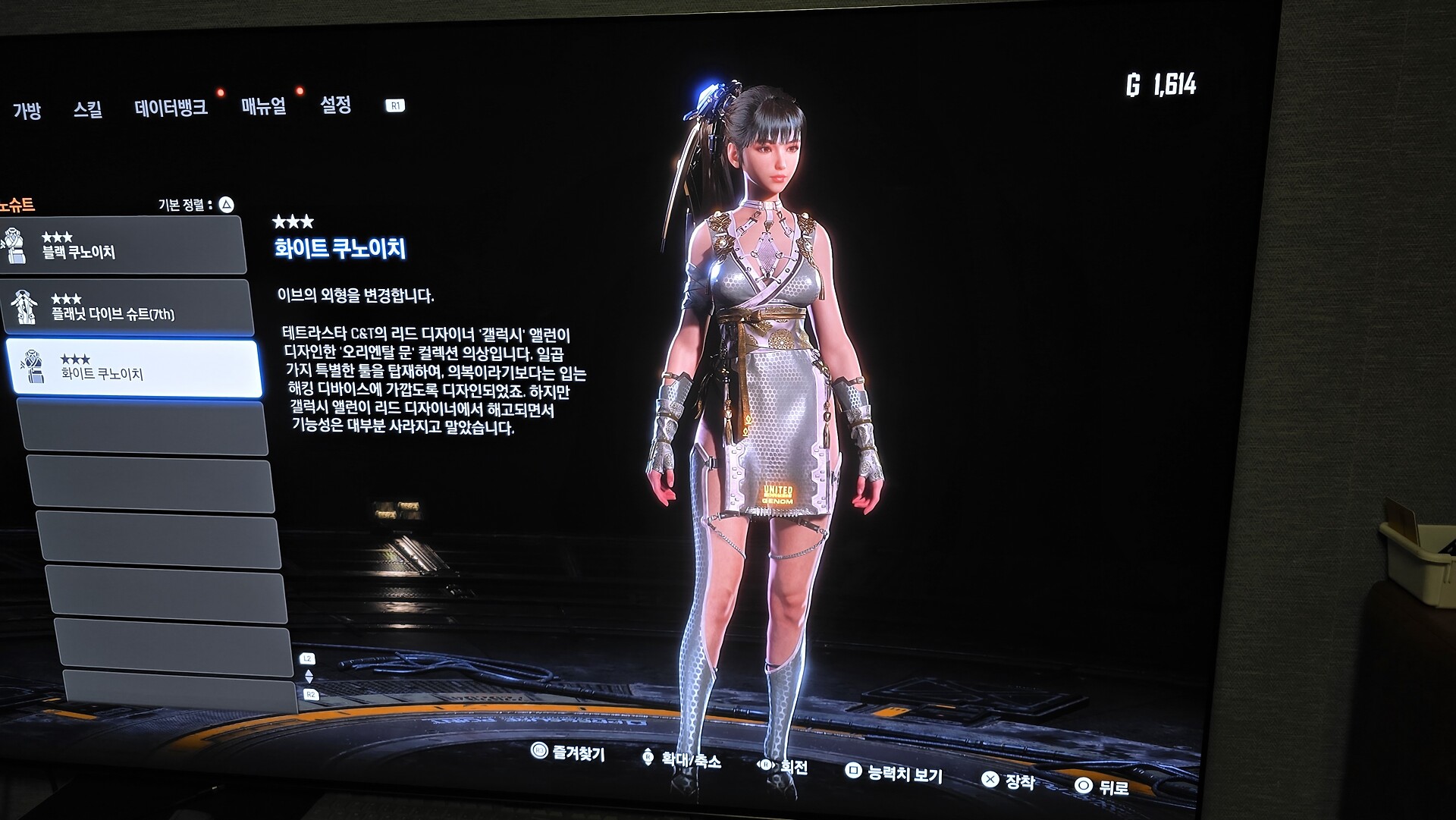Add outfit to 즐겨찾기 favorites
This screenshot has height=820, width=1456.
tap(569, 752)
